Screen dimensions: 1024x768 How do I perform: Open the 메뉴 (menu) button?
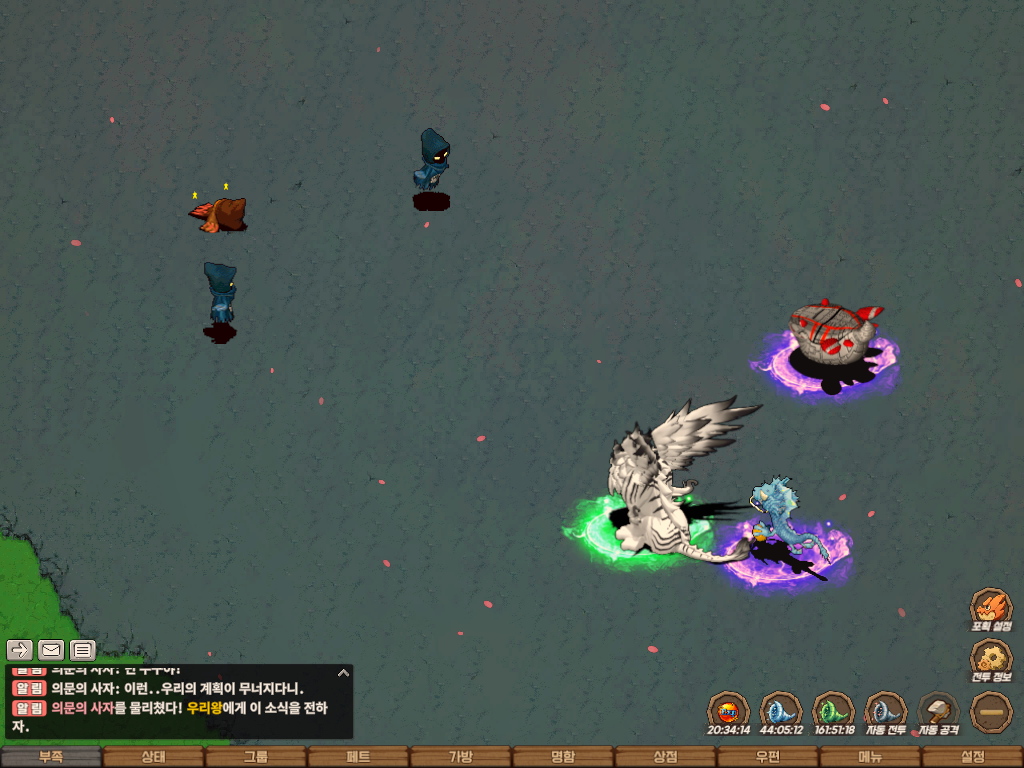coord(870,757)
